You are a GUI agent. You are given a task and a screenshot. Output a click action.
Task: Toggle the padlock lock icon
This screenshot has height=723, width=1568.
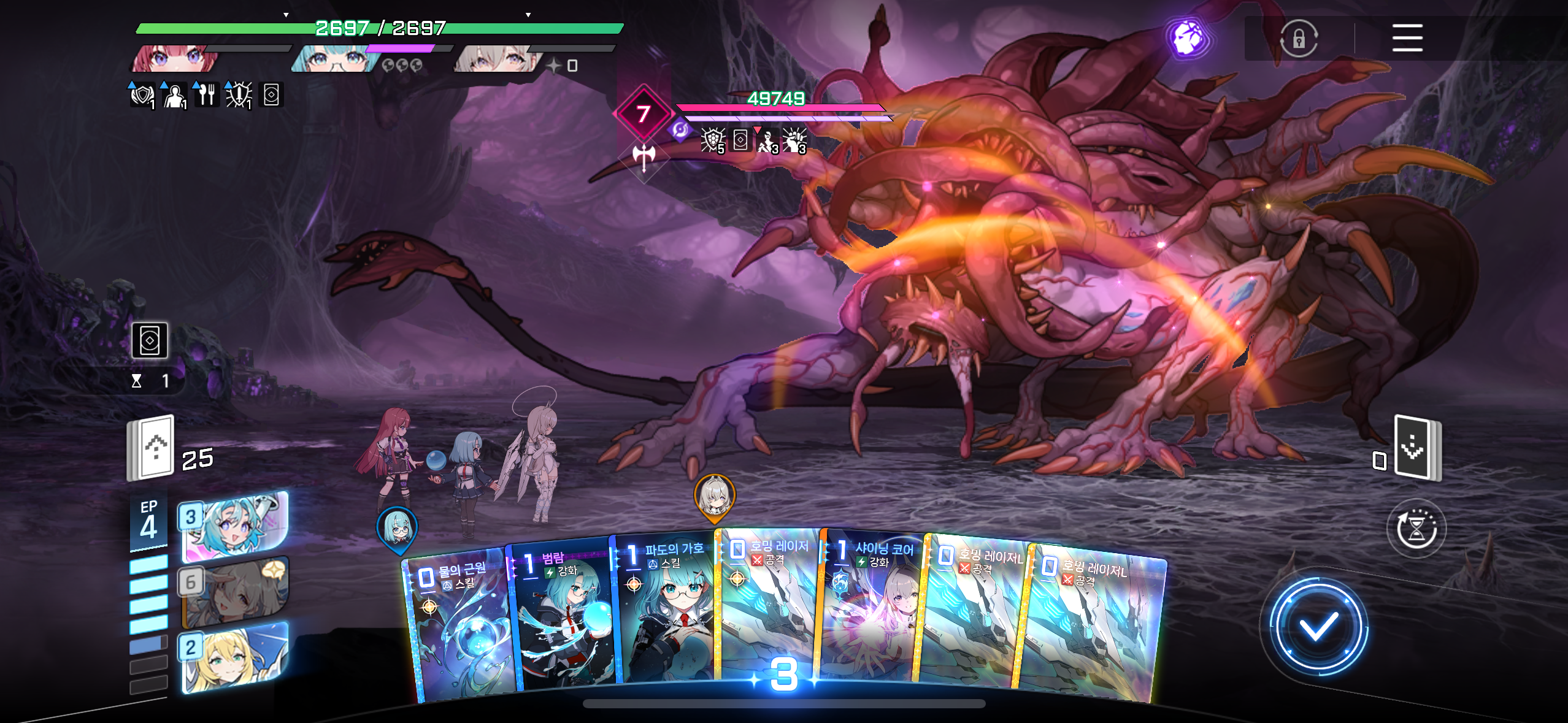coord(1298,39)
